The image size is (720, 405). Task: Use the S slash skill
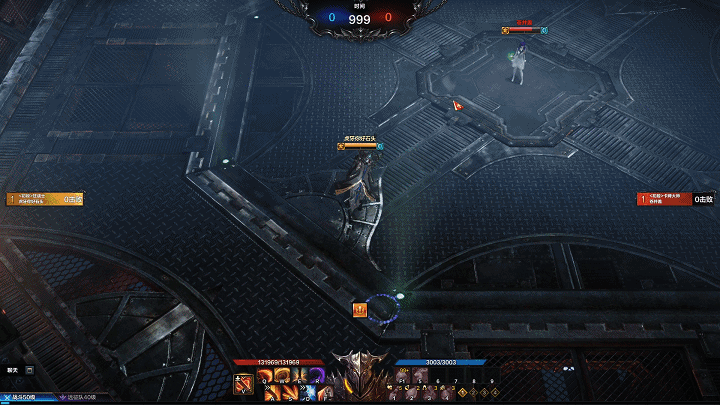[289, 392]
